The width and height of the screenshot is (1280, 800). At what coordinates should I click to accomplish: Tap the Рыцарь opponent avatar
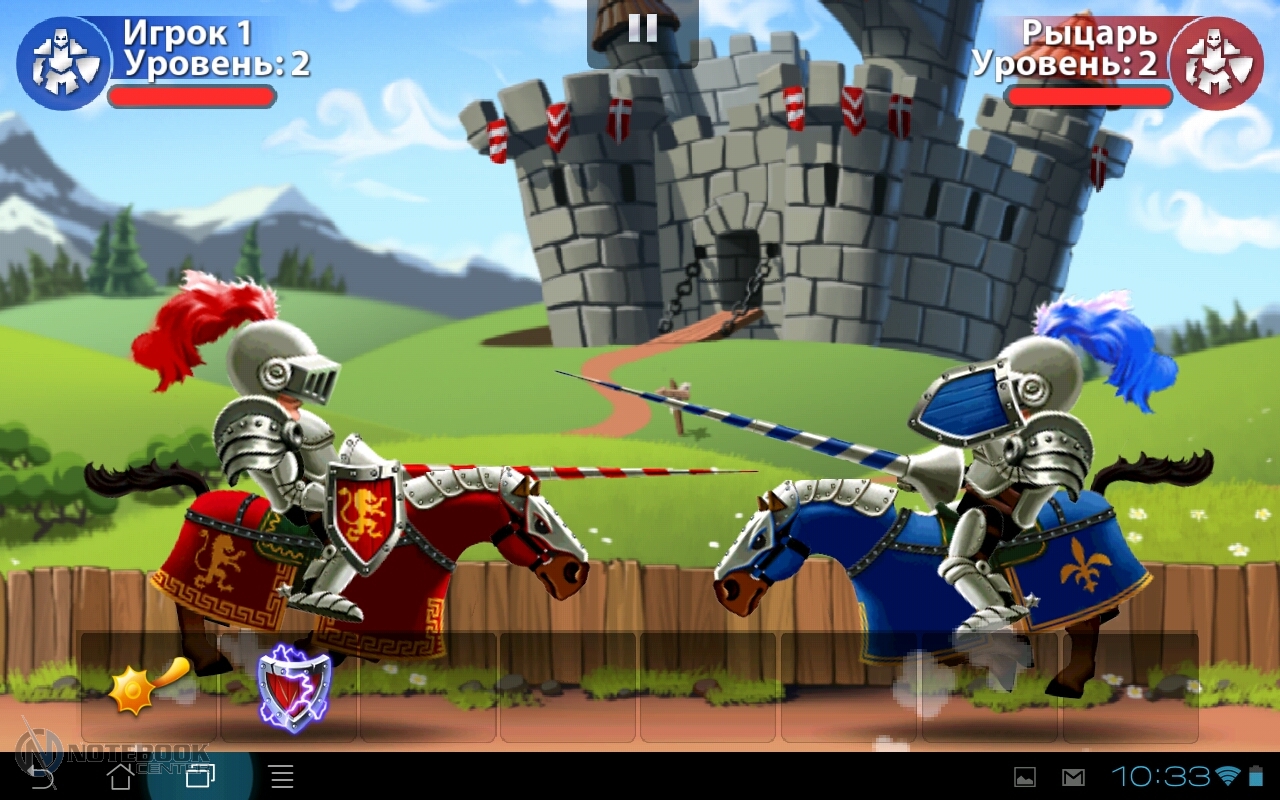tap(1216, 62)
